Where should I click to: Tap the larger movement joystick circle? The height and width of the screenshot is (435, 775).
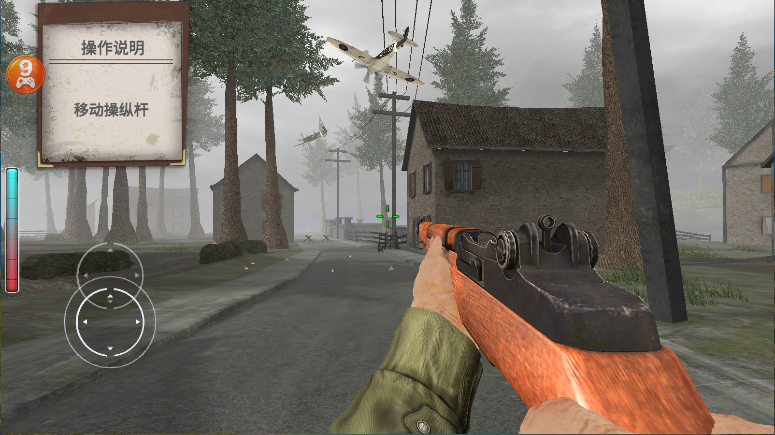click(x=109, y=322)
